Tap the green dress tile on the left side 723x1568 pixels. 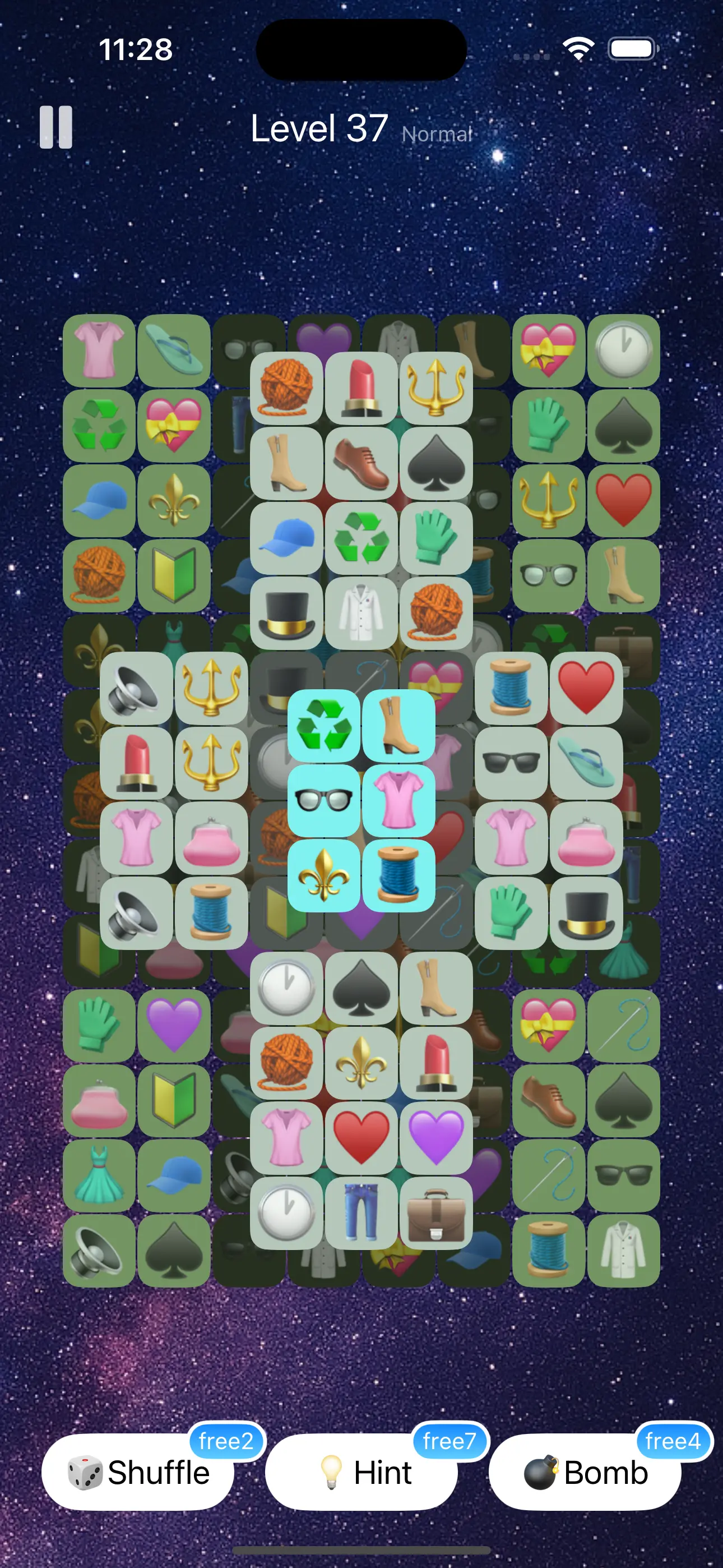coord(99,1175)
